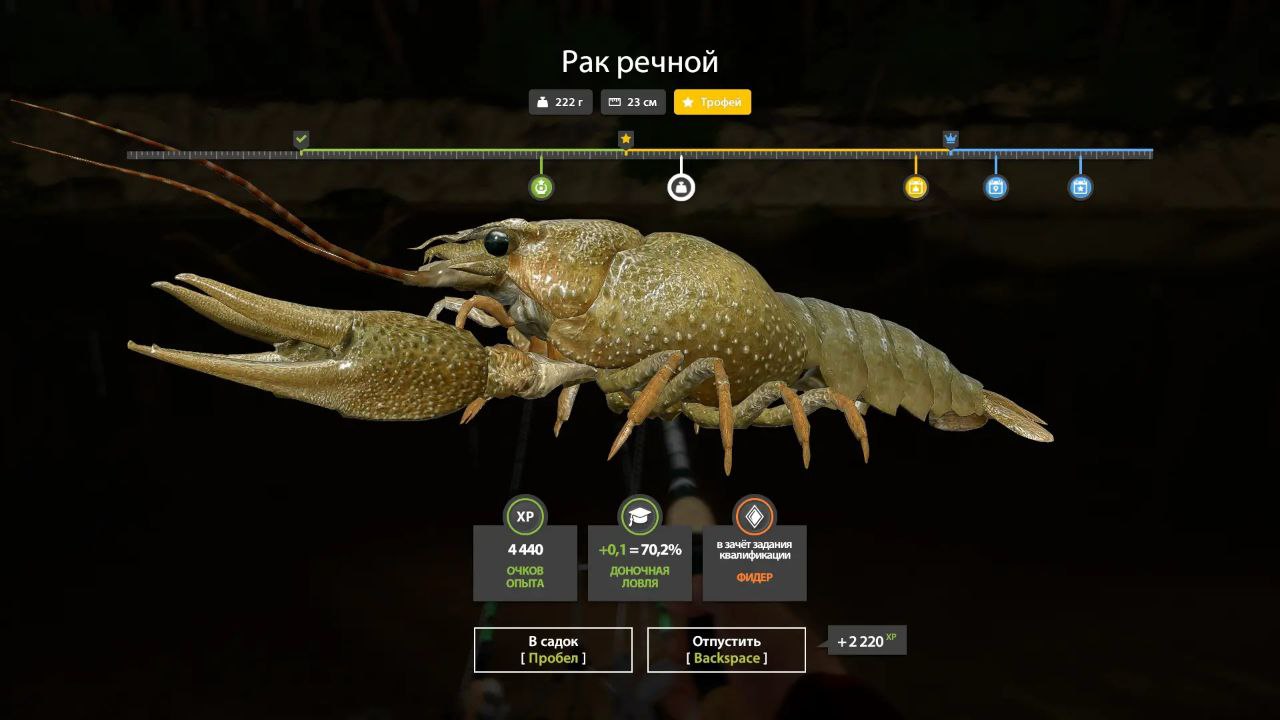Image resolution: width=1280 pixels, height=720 pixels.
Task: Select the white weight marker on the scale
Action: (x=681, y=187)
